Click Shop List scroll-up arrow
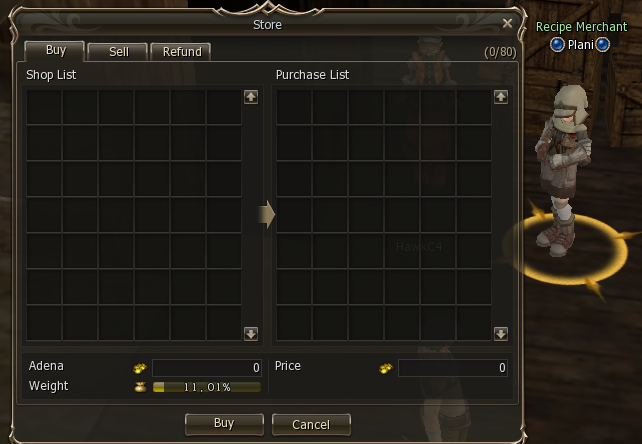Image resolution: width=642 pixels, height=444 pixels. point(250,97)
